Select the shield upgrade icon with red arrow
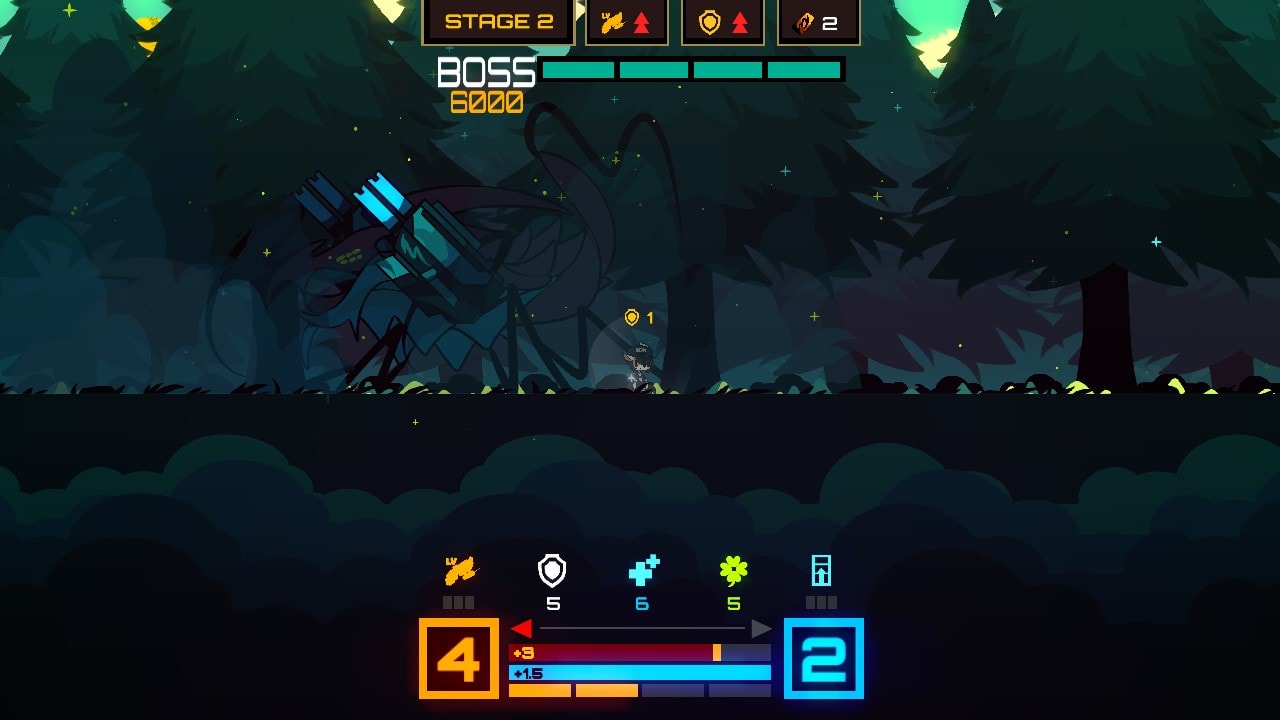Image resolution: width=1280 pixels, height=720 pixels. [722, 20]
